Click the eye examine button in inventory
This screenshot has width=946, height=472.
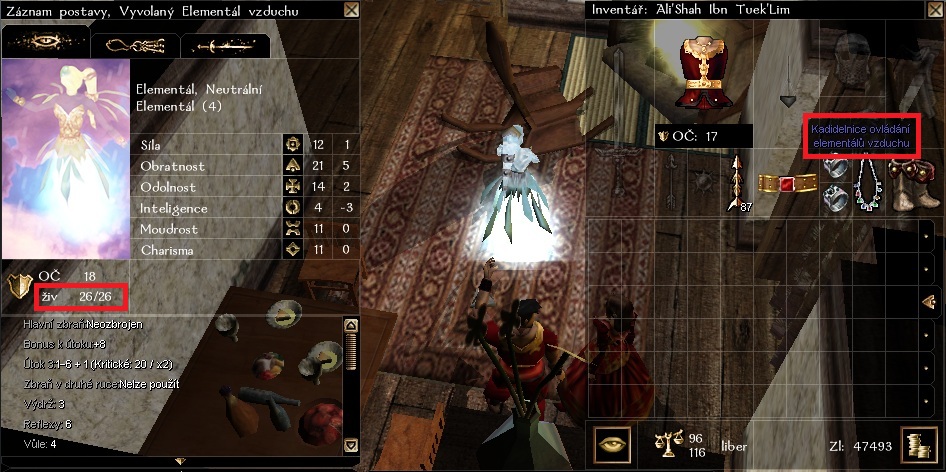pos(612,443)
